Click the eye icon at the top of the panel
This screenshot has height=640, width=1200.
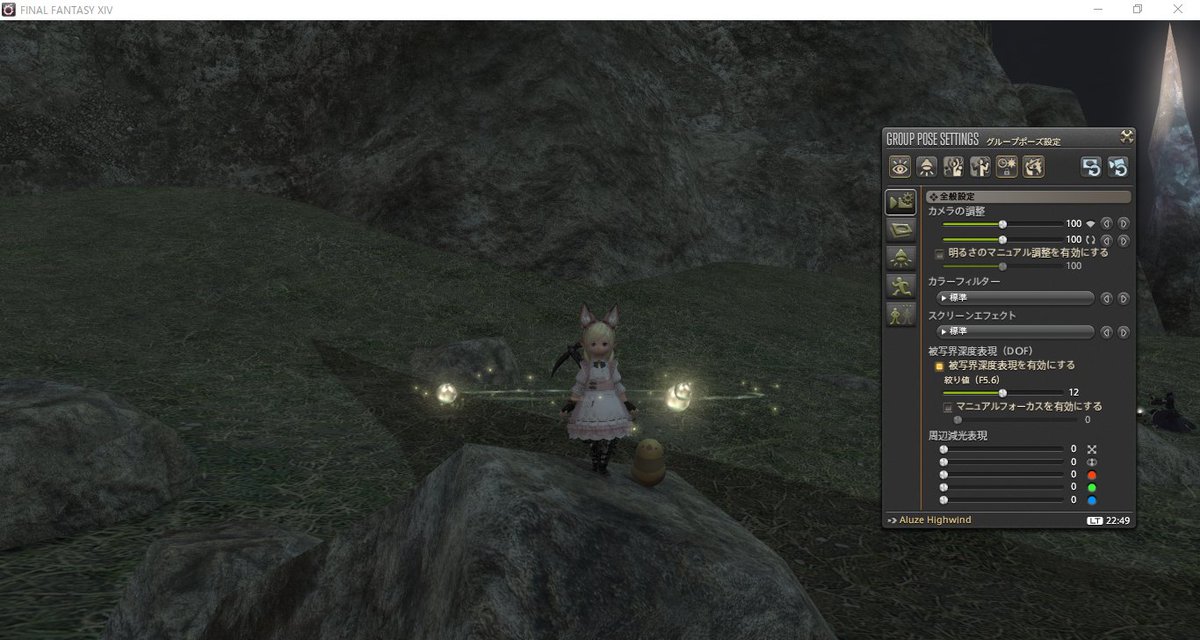899,167
